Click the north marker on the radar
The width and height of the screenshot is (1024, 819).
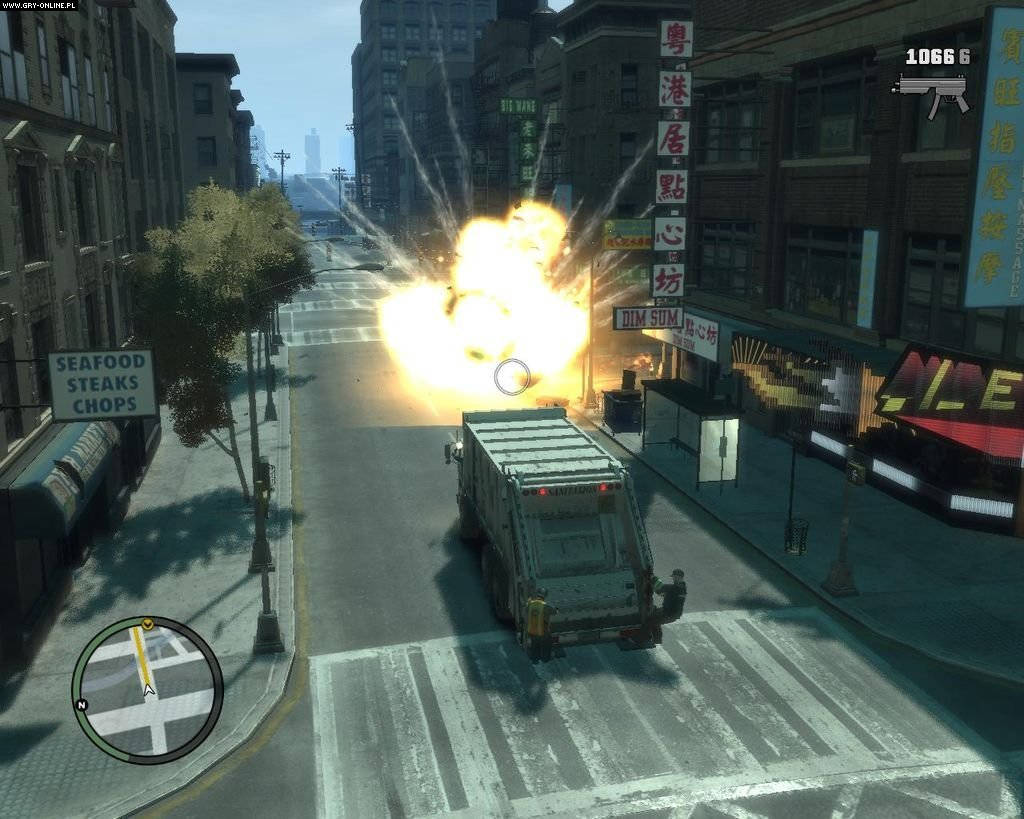click(x=83, y=705)
